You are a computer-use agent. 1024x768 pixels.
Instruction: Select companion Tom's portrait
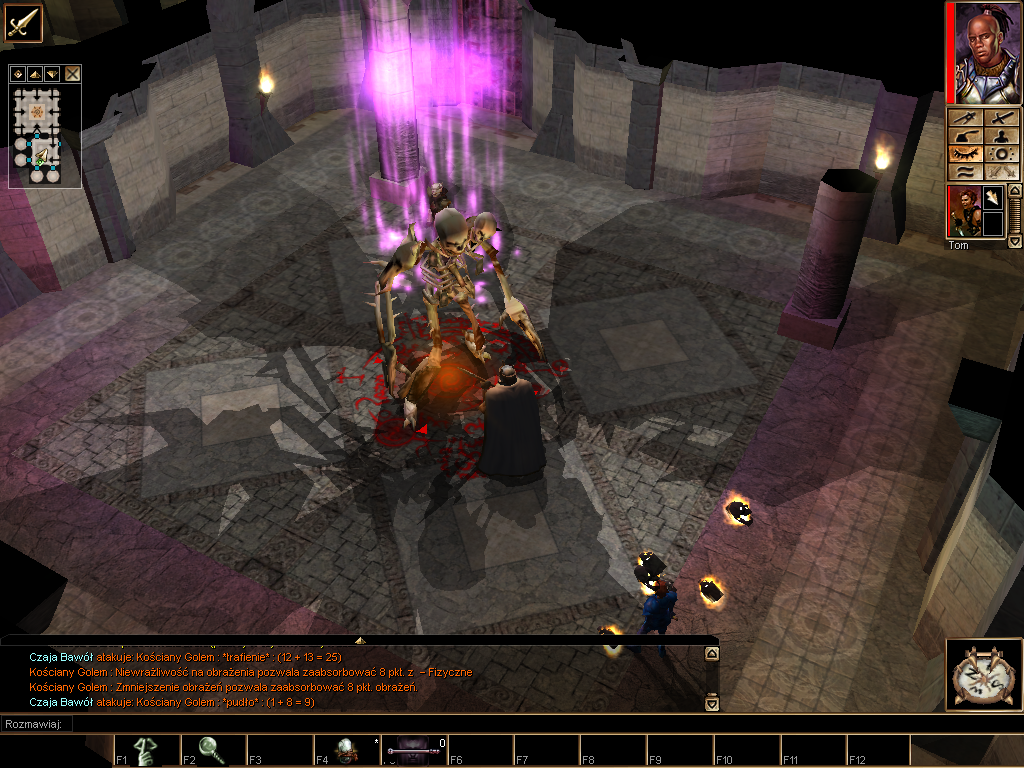[963, 211]
